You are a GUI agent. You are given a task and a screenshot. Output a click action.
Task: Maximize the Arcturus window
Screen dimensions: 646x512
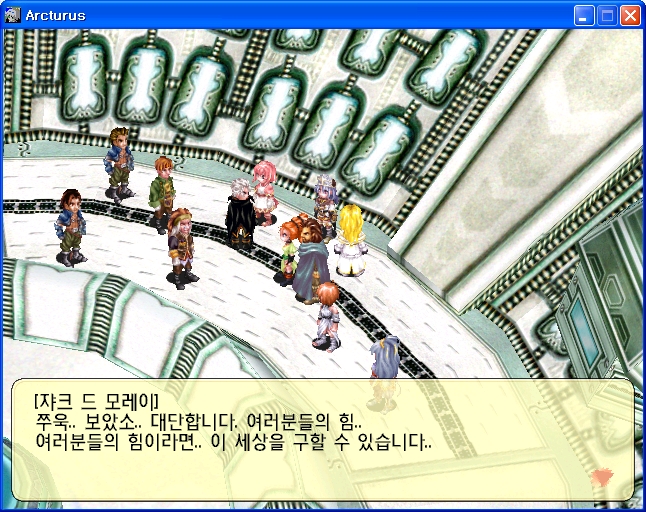pos(607,15)
